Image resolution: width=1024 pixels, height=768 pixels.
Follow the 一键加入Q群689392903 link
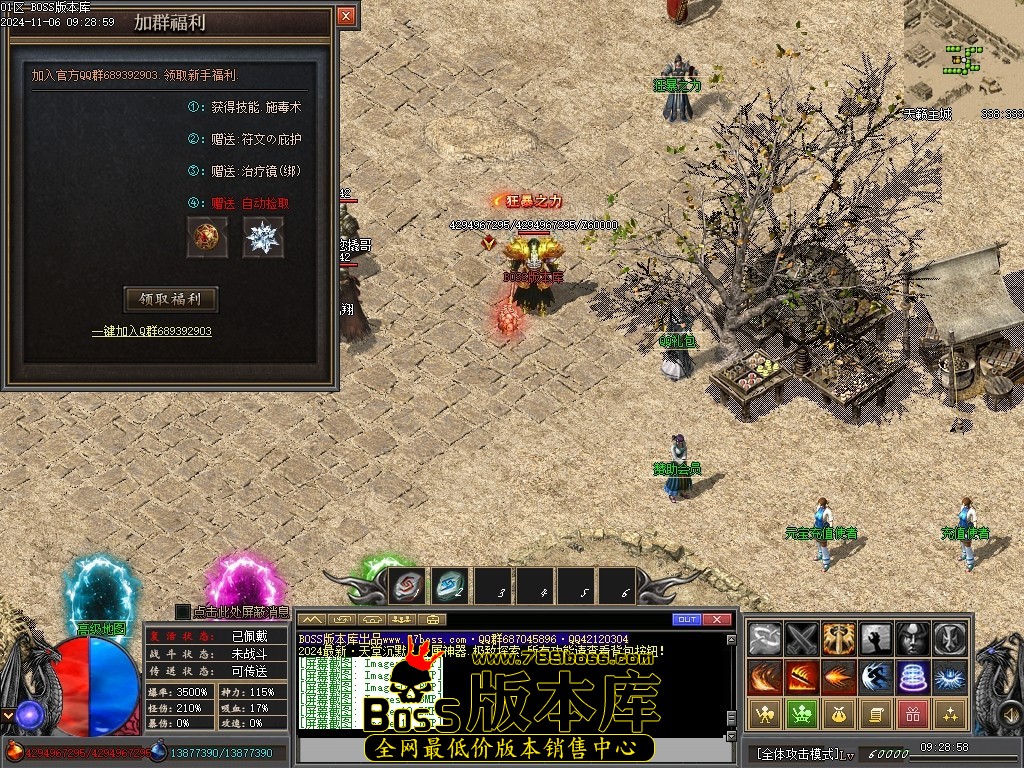pos(152,331)
